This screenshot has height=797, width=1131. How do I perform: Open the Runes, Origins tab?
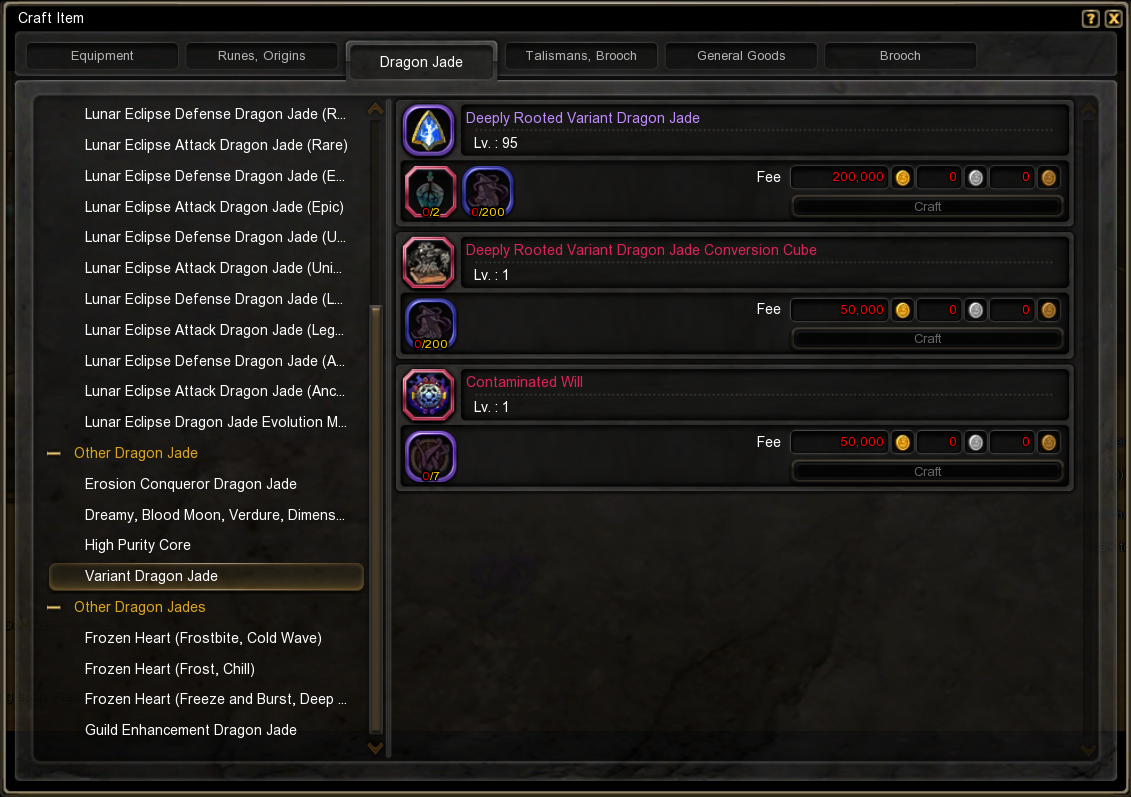(261, 56)
